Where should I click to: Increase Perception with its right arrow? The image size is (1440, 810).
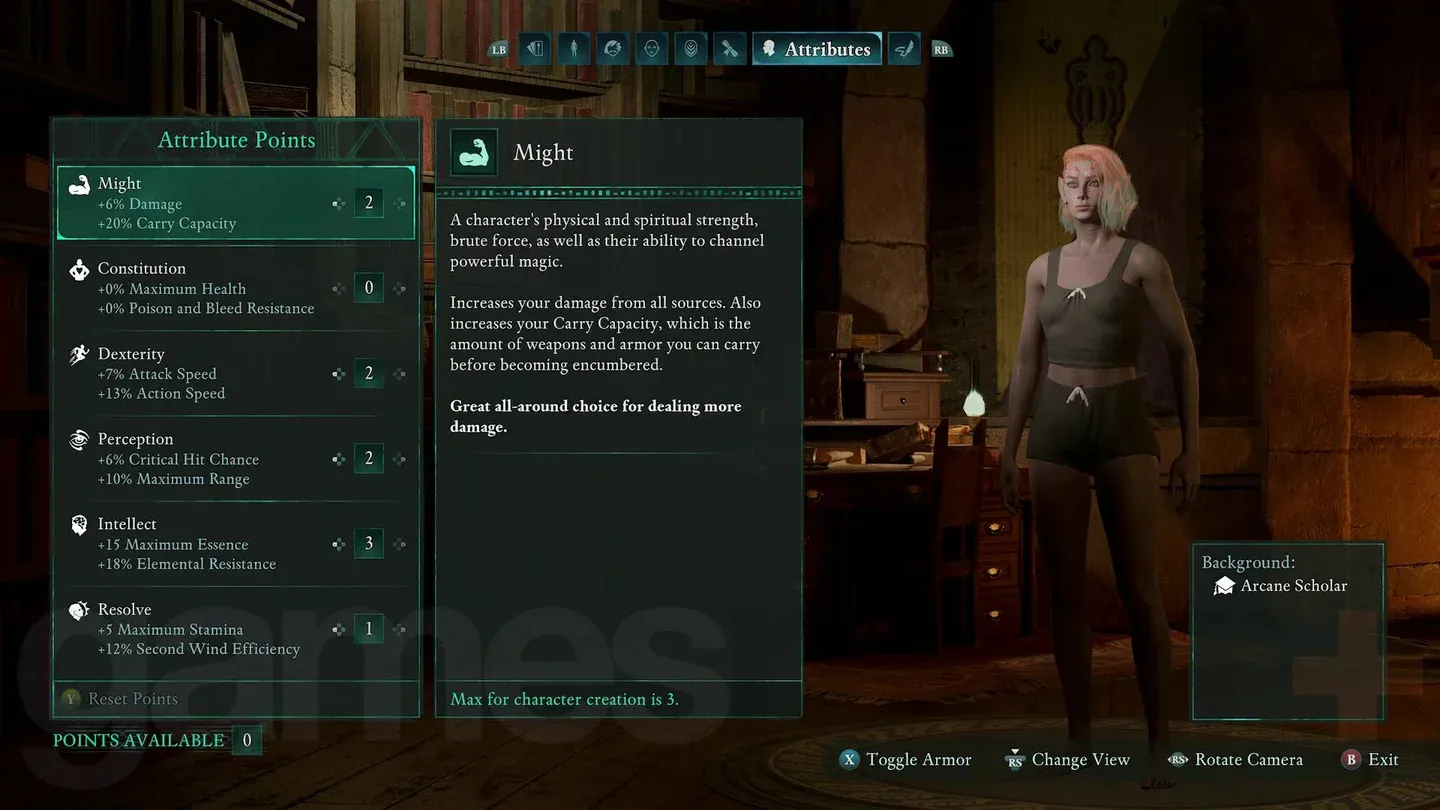[x=400, y=460]
